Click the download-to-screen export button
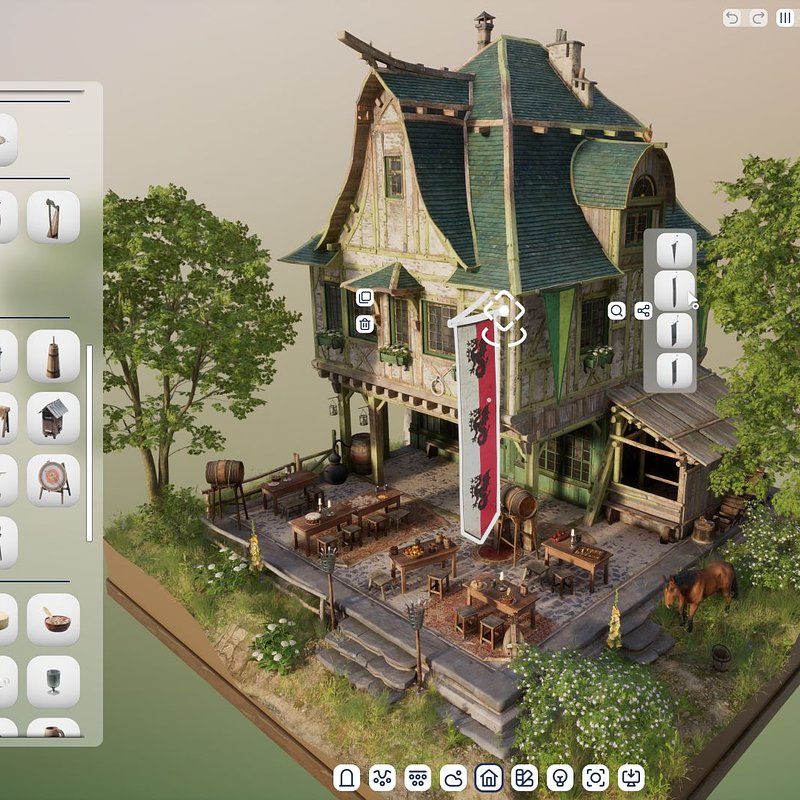Viewport: 800px width, 800px height. pyautogui.click(x=632, y=777)
